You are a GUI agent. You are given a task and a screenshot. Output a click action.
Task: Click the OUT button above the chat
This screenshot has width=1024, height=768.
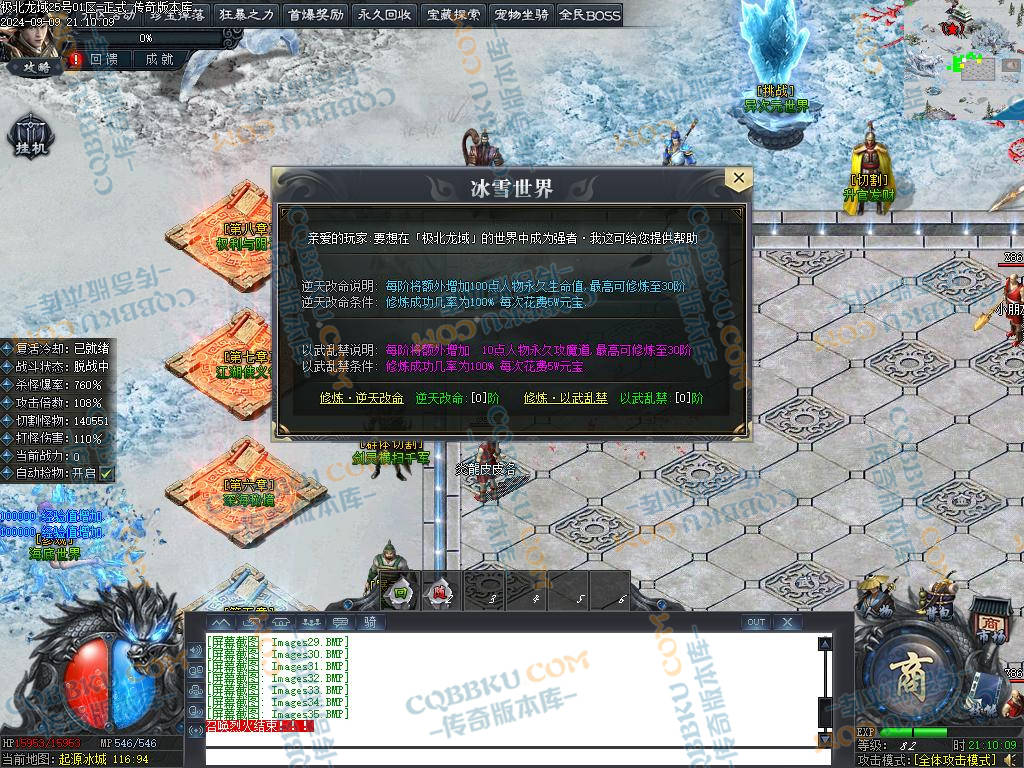pos(756,622)
